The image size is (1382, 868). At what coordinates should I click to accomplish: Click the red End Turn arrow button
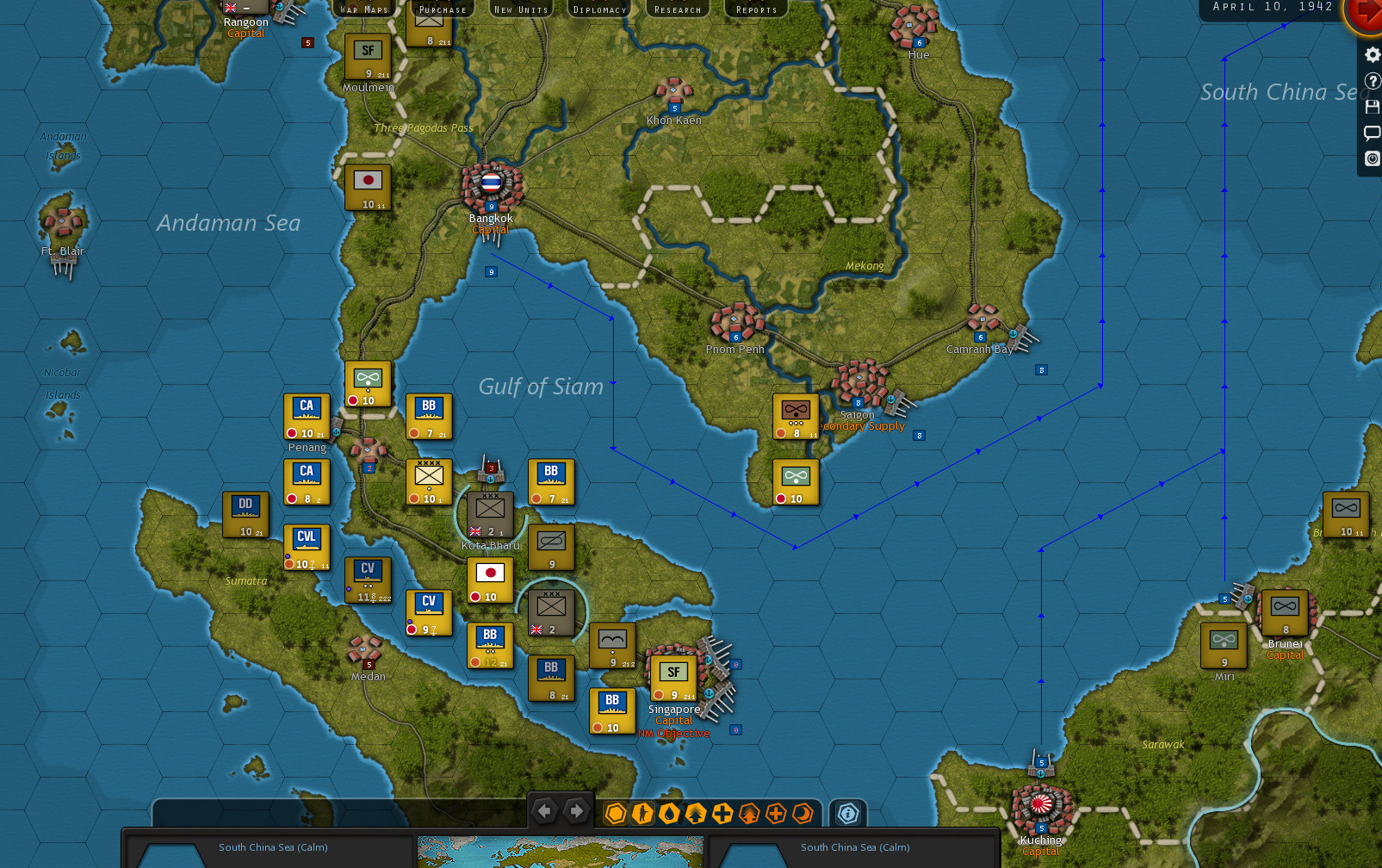(x=1370, y=15)
